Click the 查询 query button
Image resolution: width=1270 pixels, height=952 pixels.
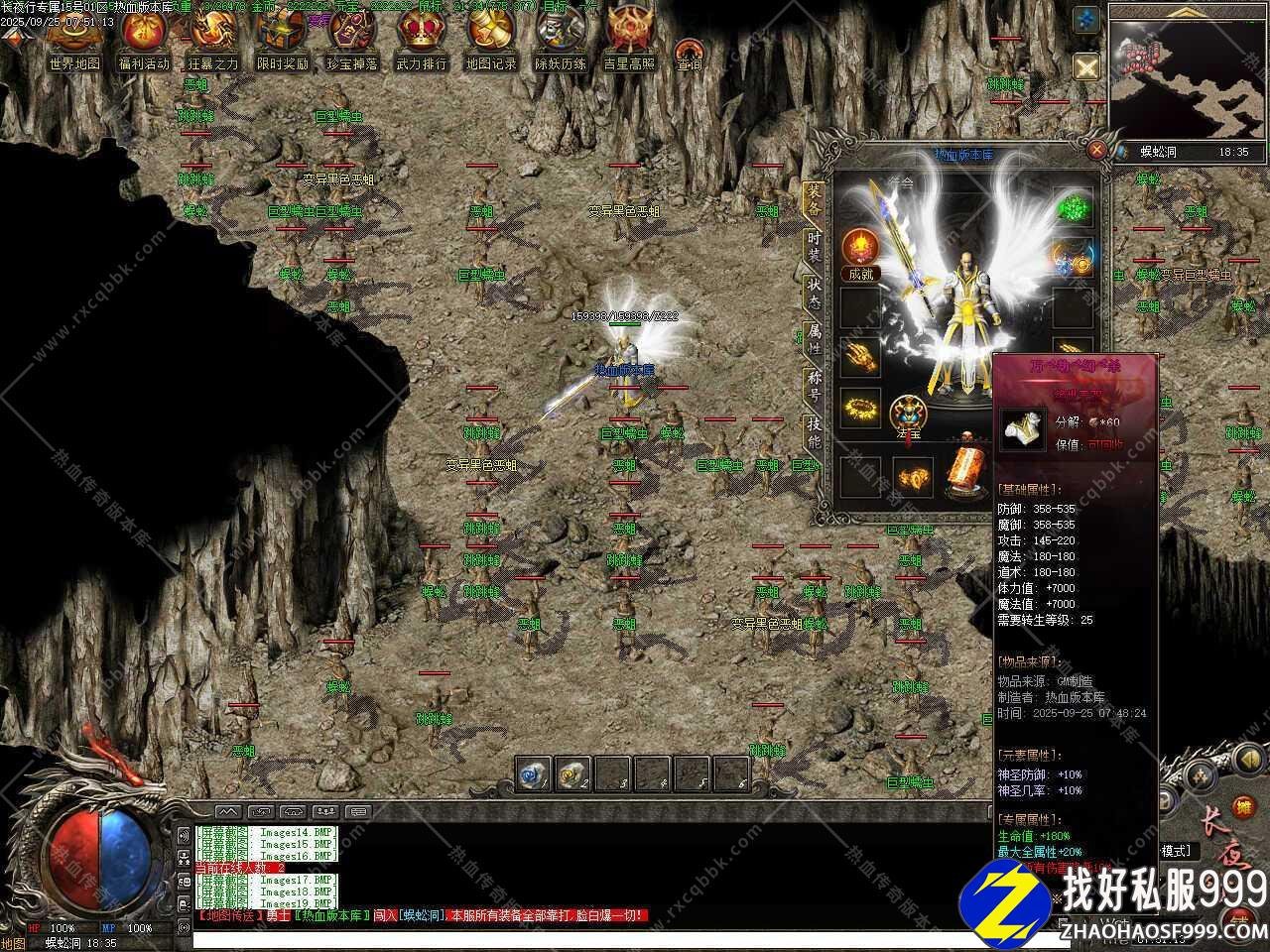click(x=689, y=55)
